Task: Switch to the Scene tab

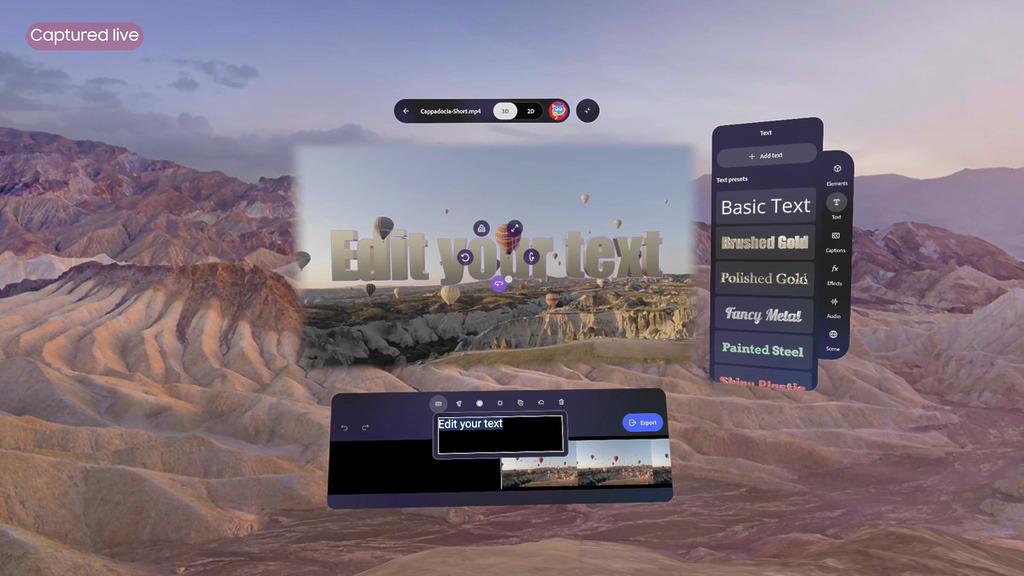Action: [x=833, y=339]
